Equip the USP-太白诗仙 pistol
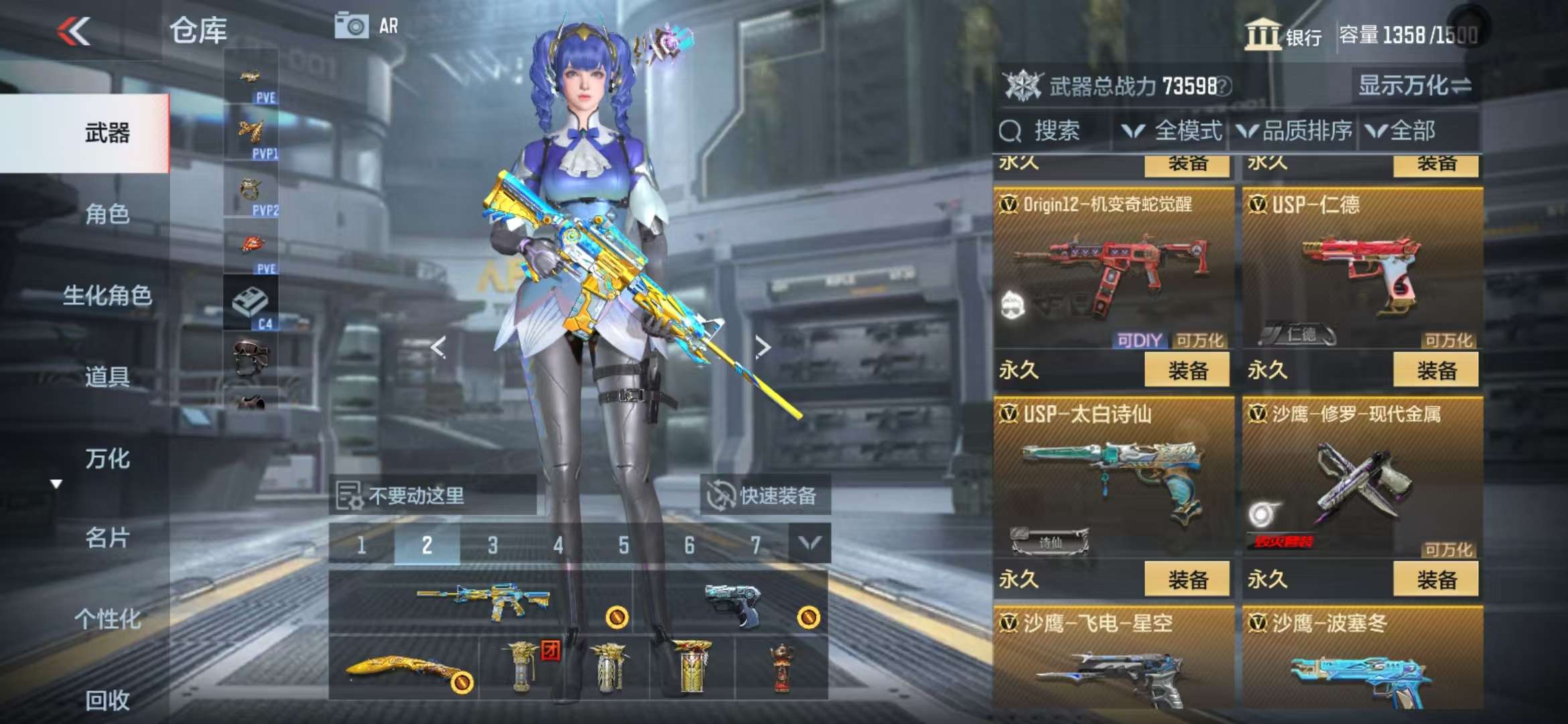 click(1187, 579)
